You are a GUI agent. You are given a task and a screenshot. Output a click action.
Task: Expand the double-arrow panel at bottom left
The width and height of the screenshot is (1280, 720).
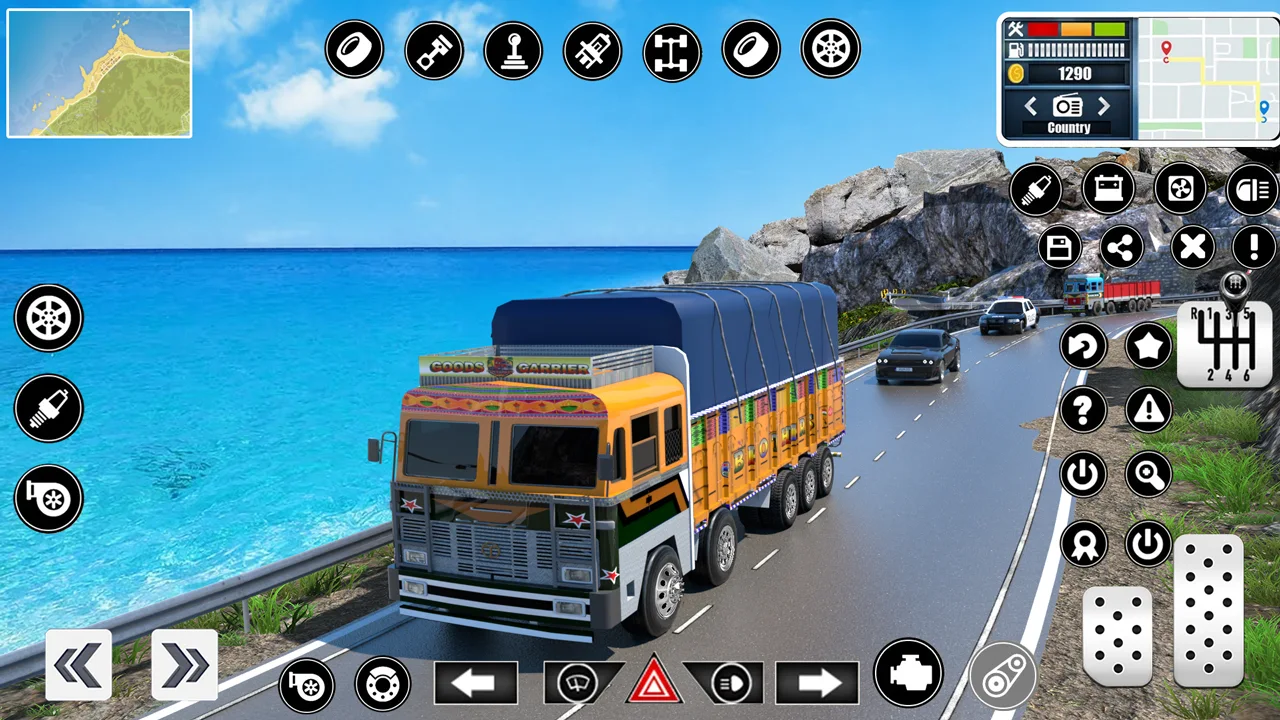coord(184,663)
